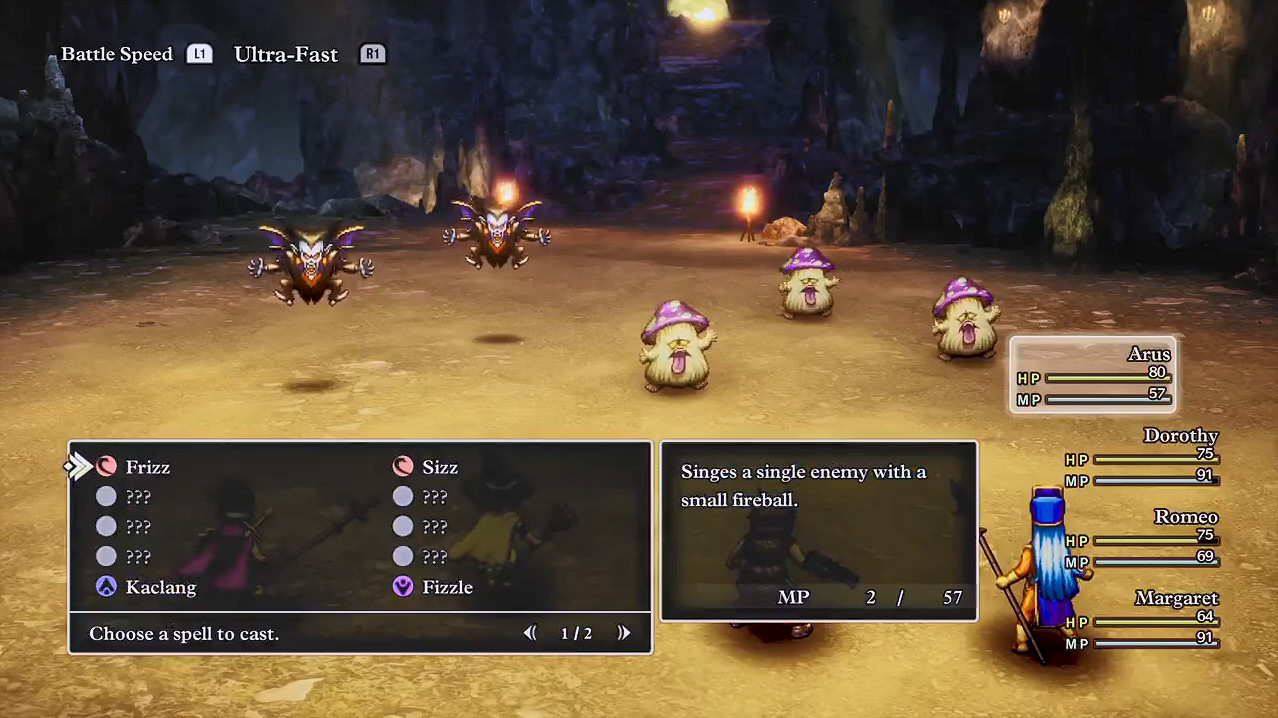
Task: Go to next spell page arrow
Action: point(624,633)
